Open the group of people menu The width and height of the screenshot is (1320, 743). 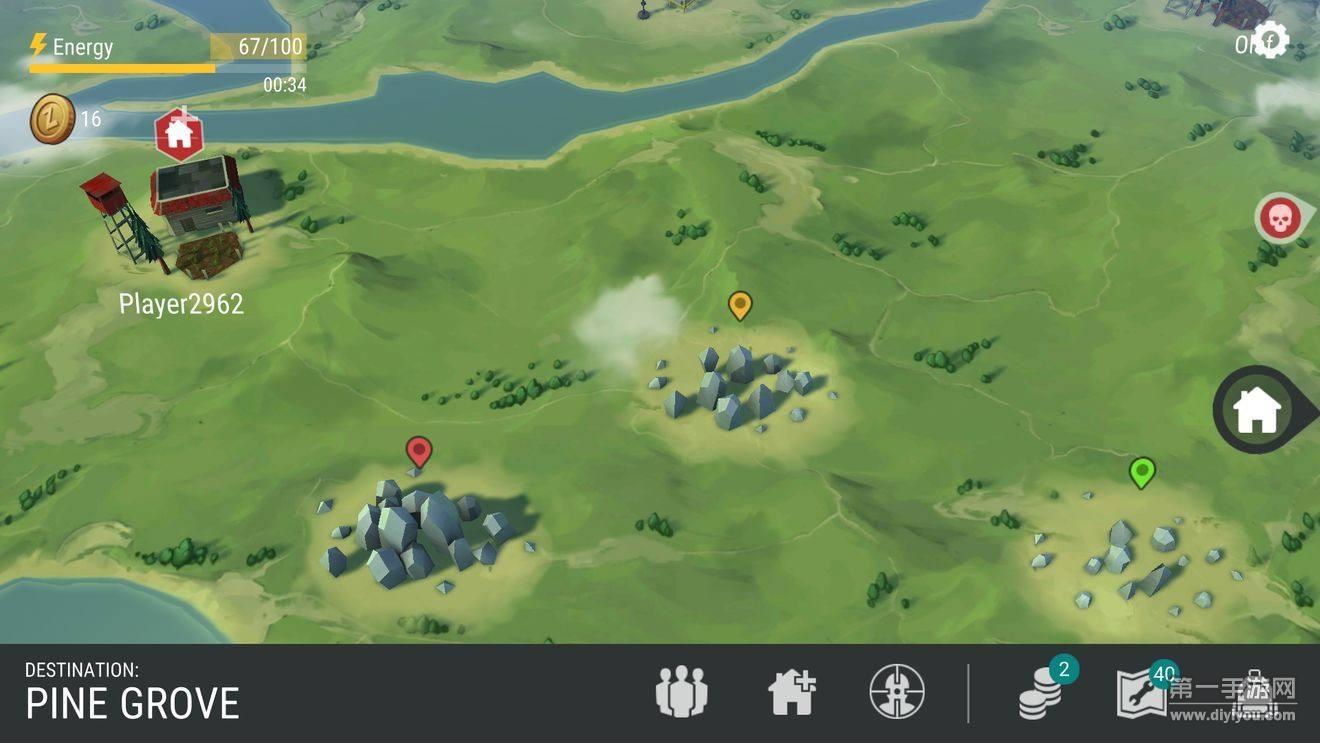click(682, 692)
